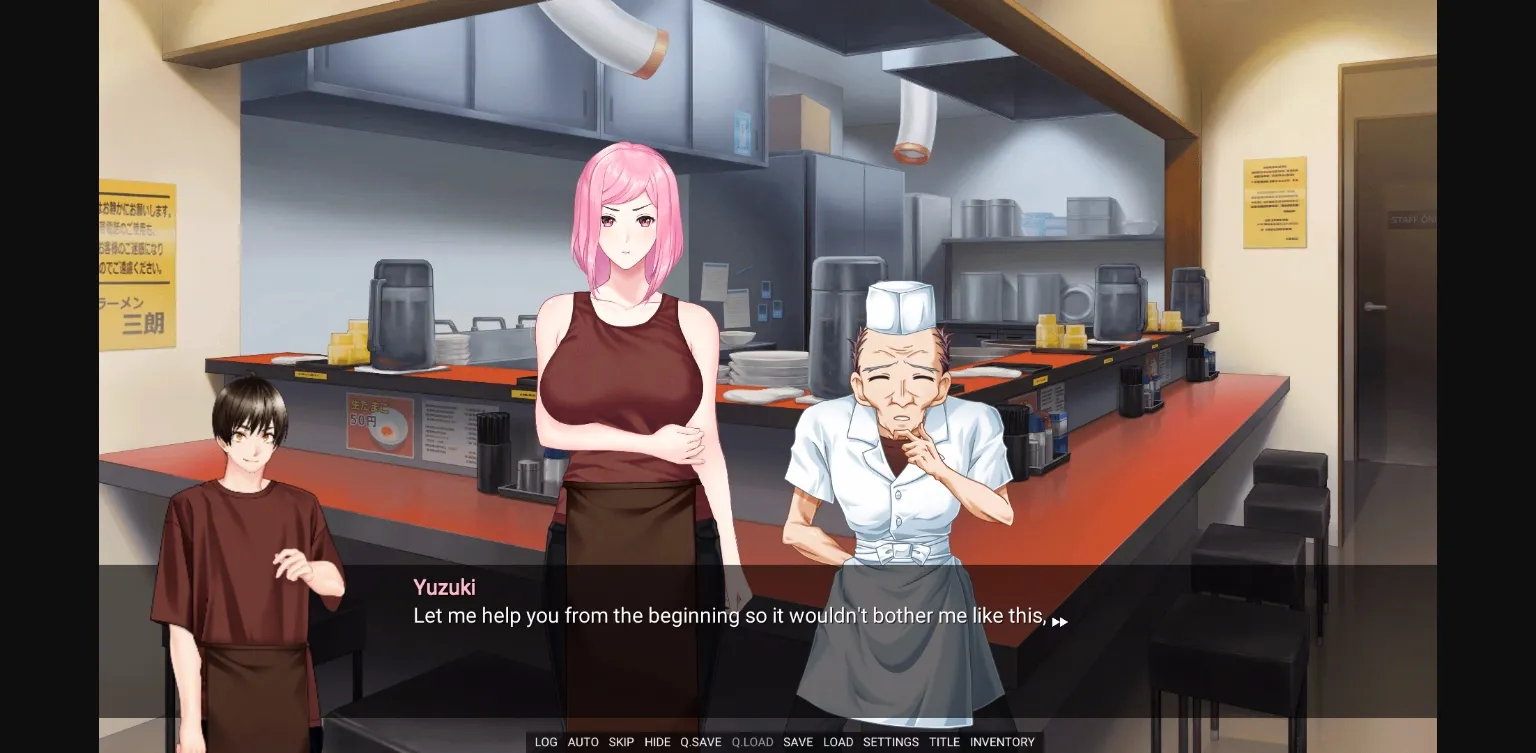
Task: Return to TITLE screen
Action: 944,742
